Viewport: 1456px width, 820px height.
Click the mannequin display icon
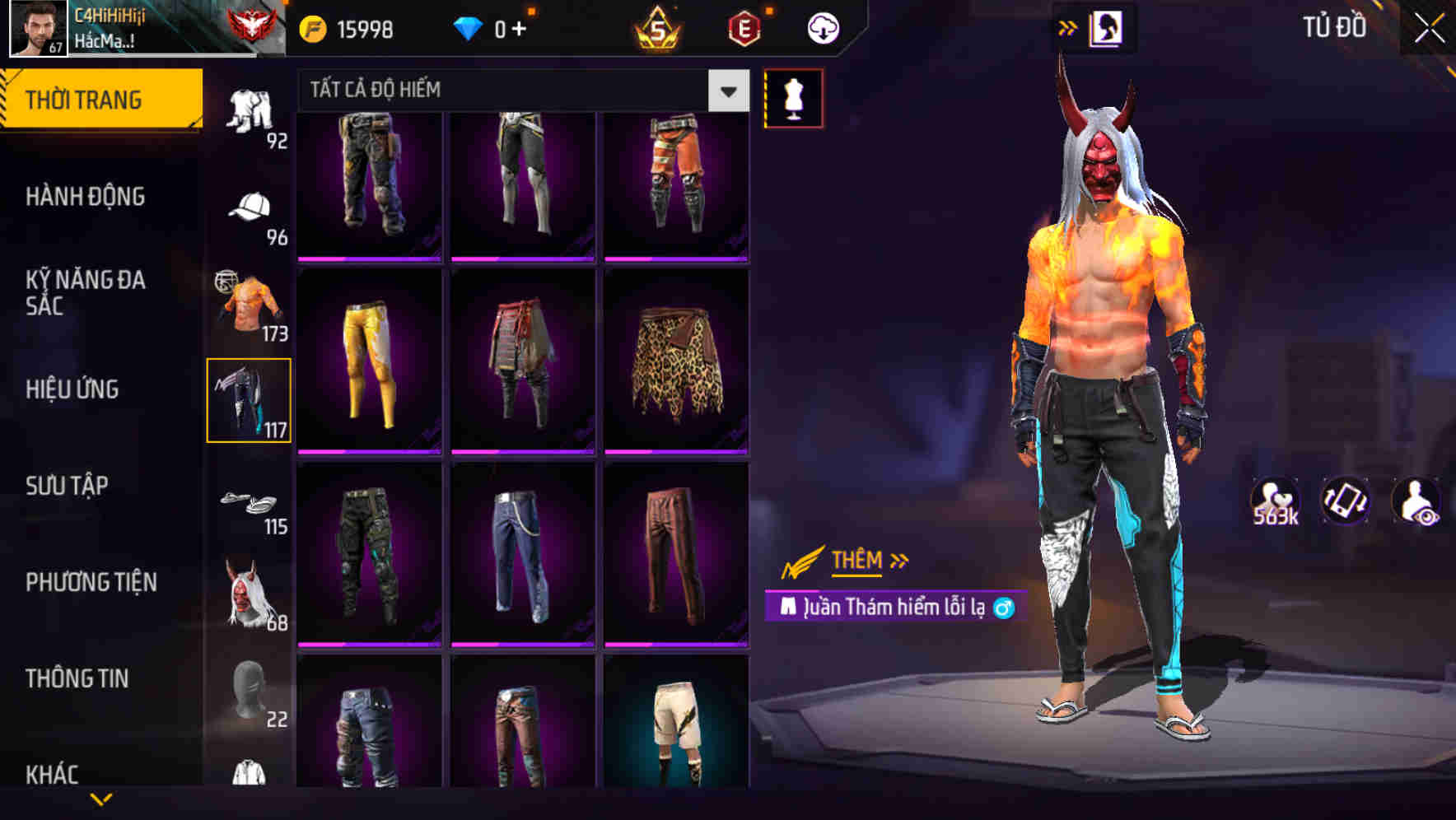[793, 97]
